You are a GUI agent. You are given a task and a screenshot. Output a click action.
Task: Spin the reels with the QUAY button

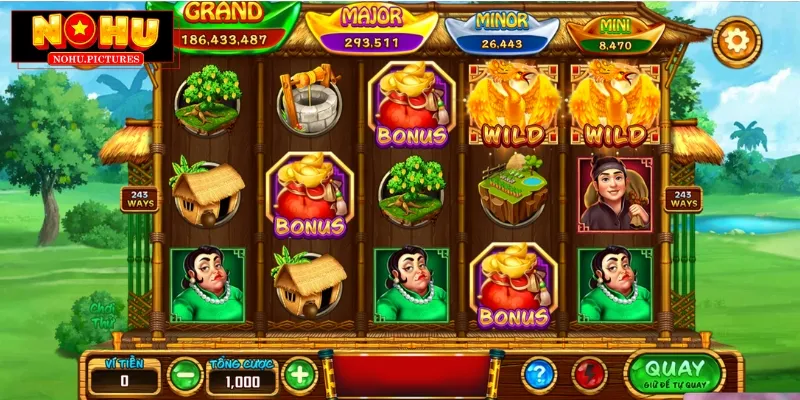click(x=673, y=372)
